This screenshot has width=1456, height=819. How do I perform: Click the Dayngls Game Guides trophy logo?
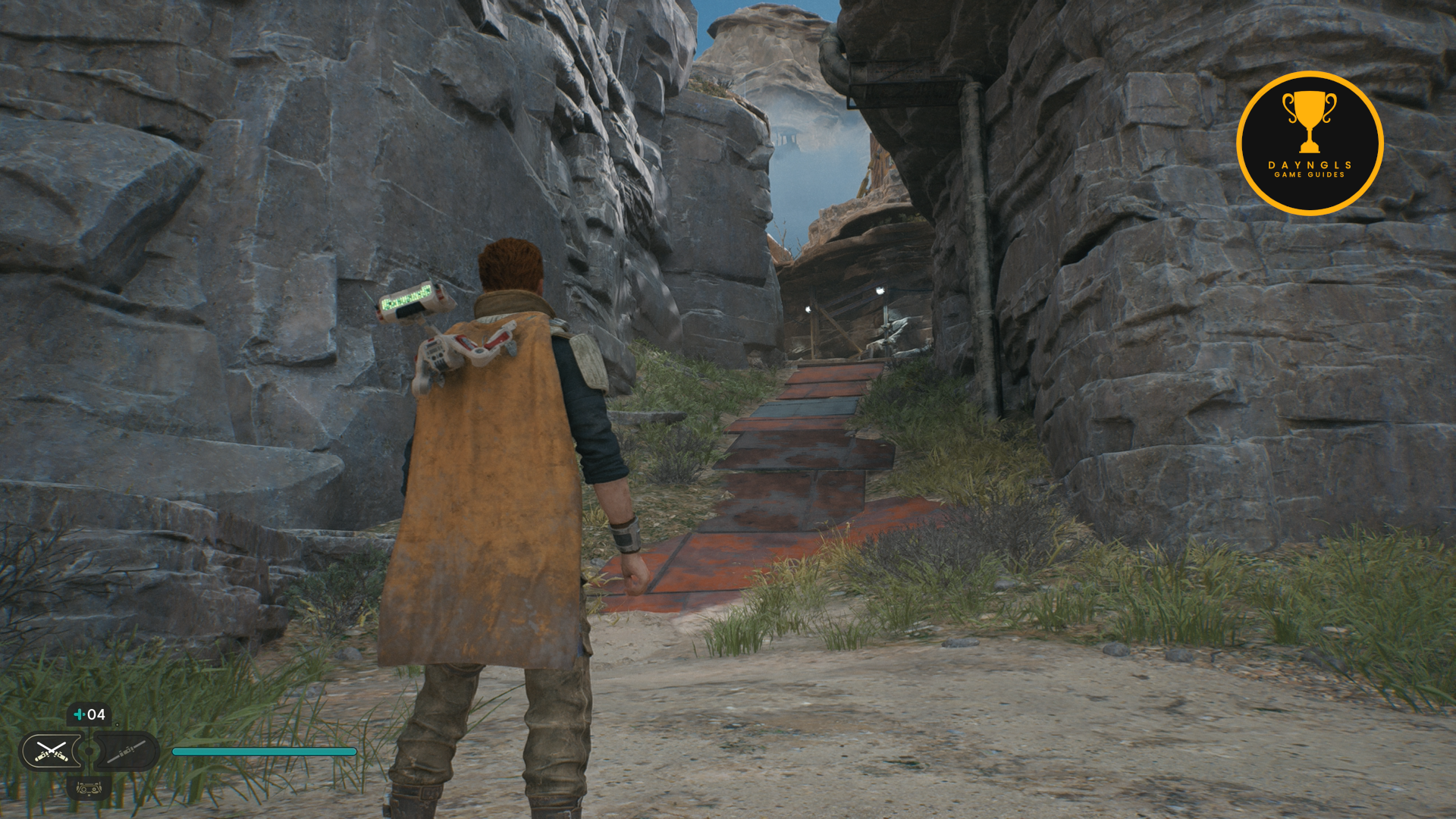click(x=1309, y=143)
